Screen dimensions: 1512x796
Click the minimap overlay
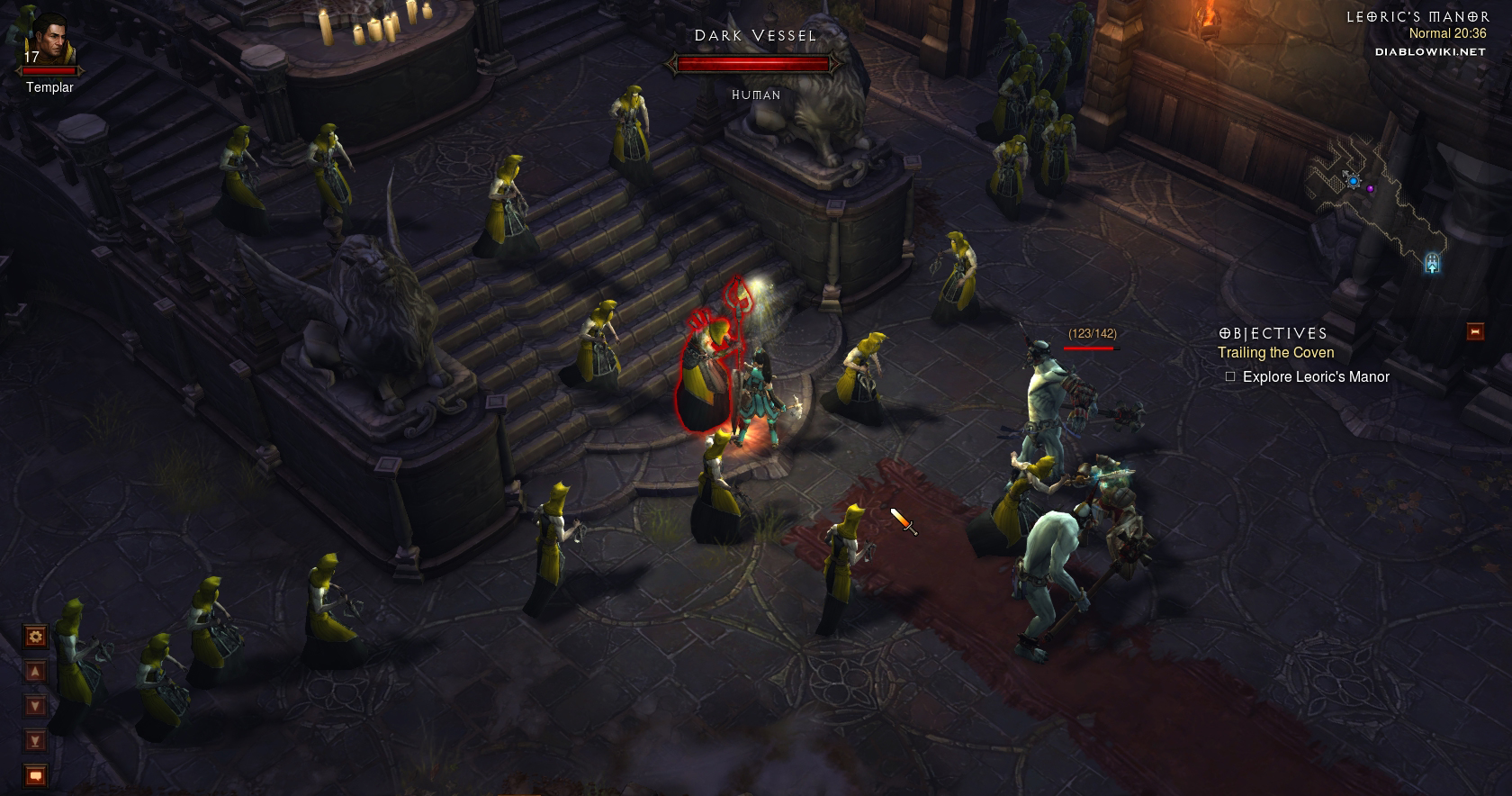point(1377,209)
